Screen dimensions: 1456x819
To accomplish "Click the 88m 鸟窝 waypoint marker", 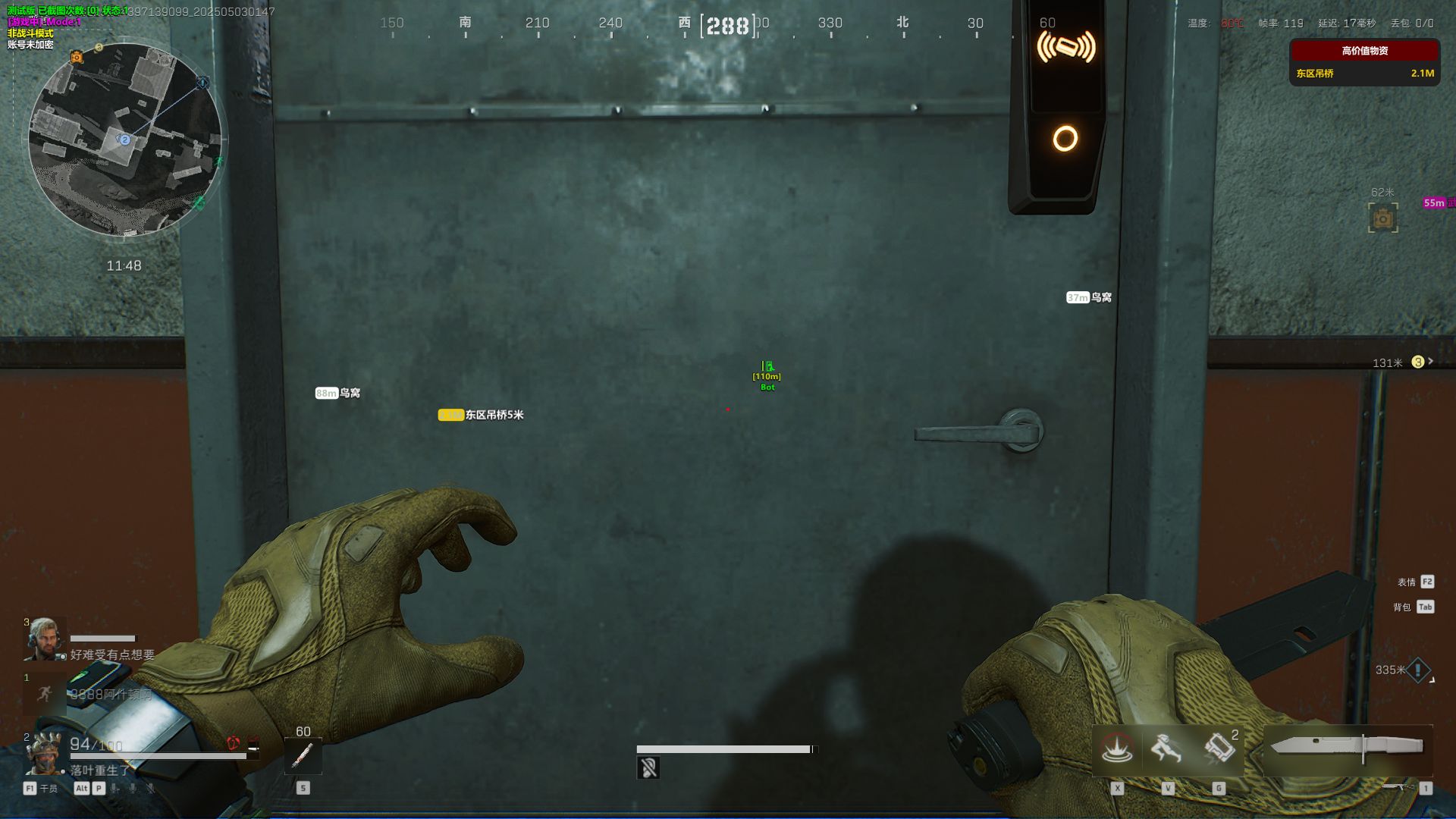I will tap(337, 393).
